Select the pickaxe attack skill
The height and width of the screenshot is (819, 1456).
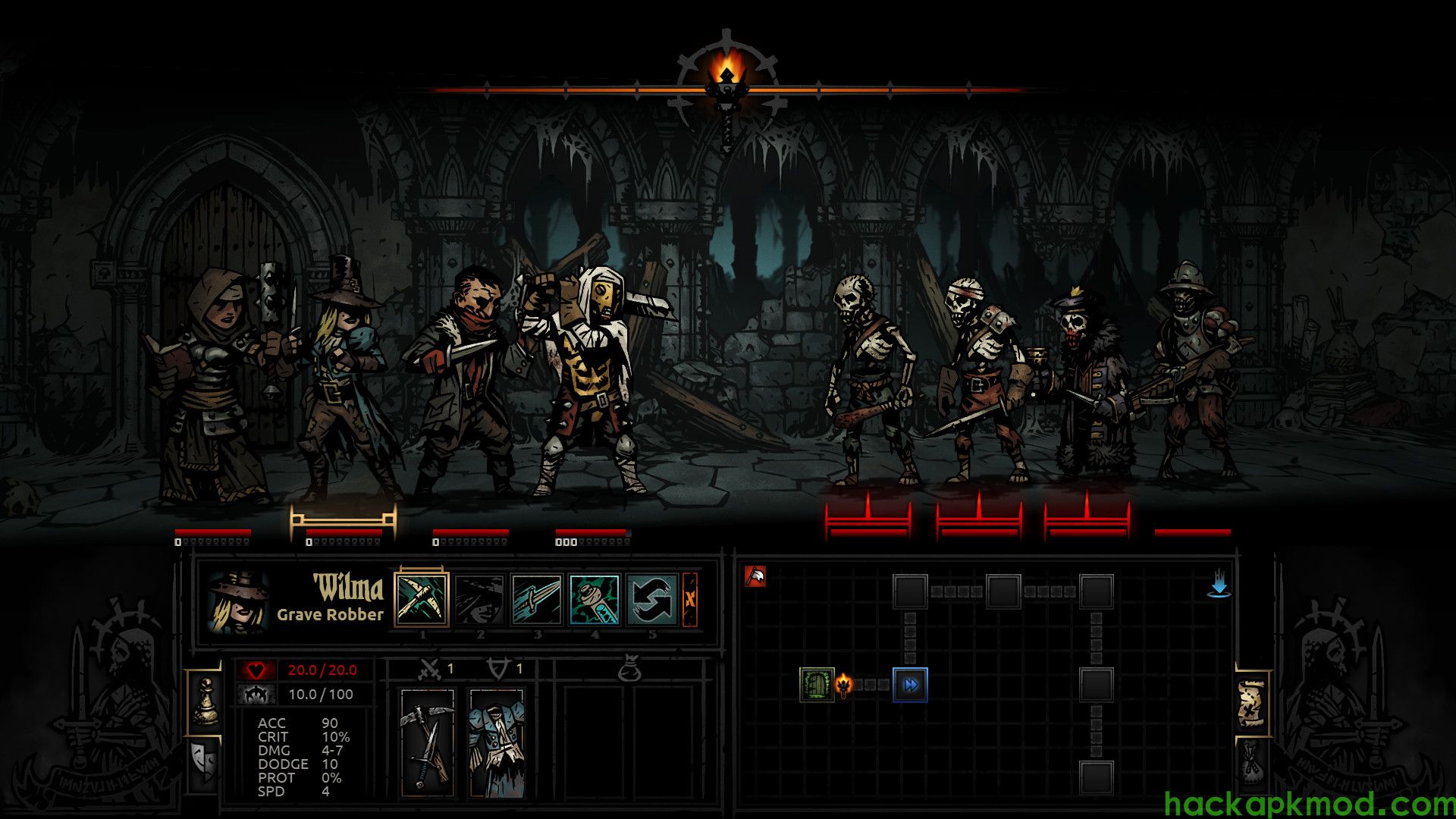pyautogui.click(x=422, y=599)
